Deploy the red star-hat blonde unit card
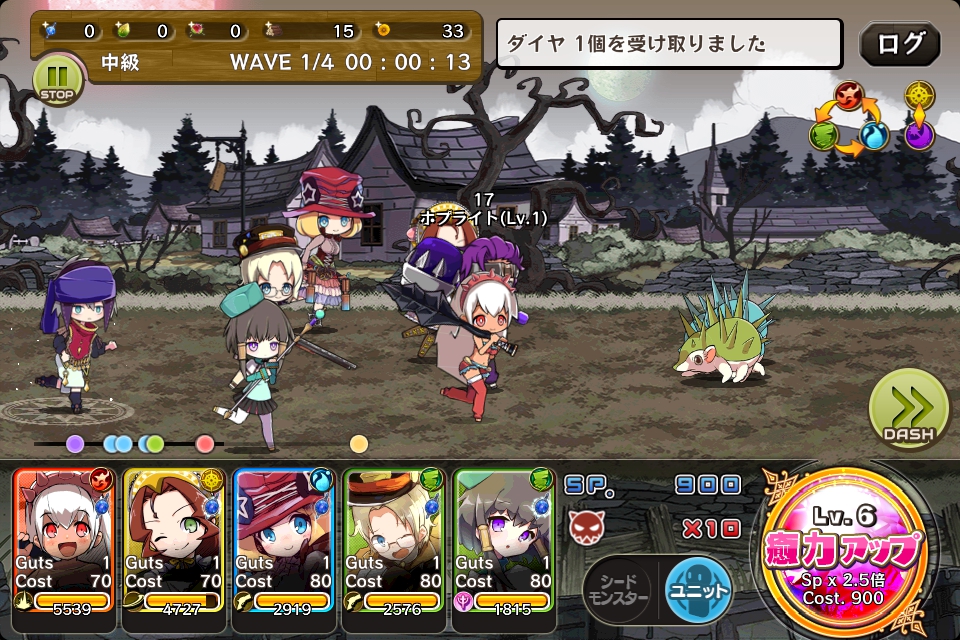Screen dimensions: 960x640 pyautogui.click(x=285, y=540)
